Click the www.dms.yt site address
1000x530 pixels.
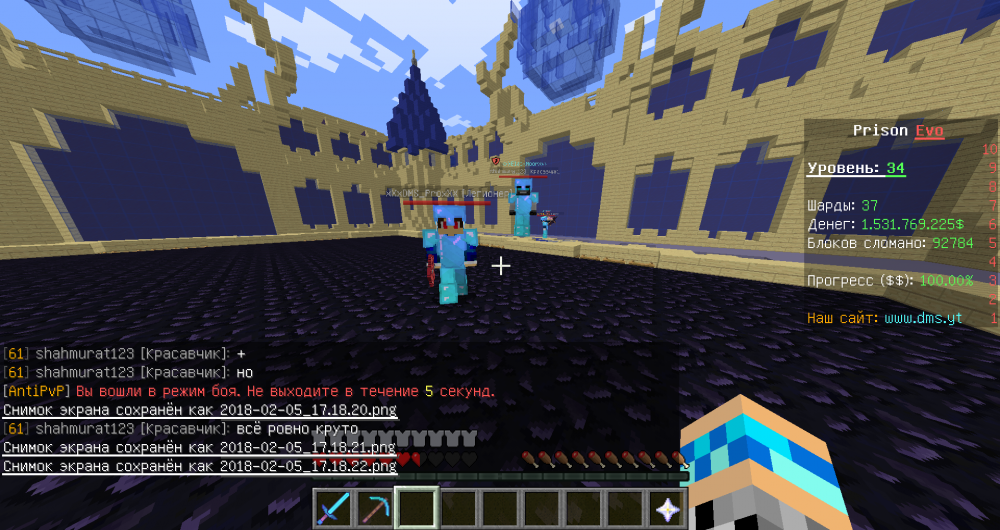[x=923, y=318]
